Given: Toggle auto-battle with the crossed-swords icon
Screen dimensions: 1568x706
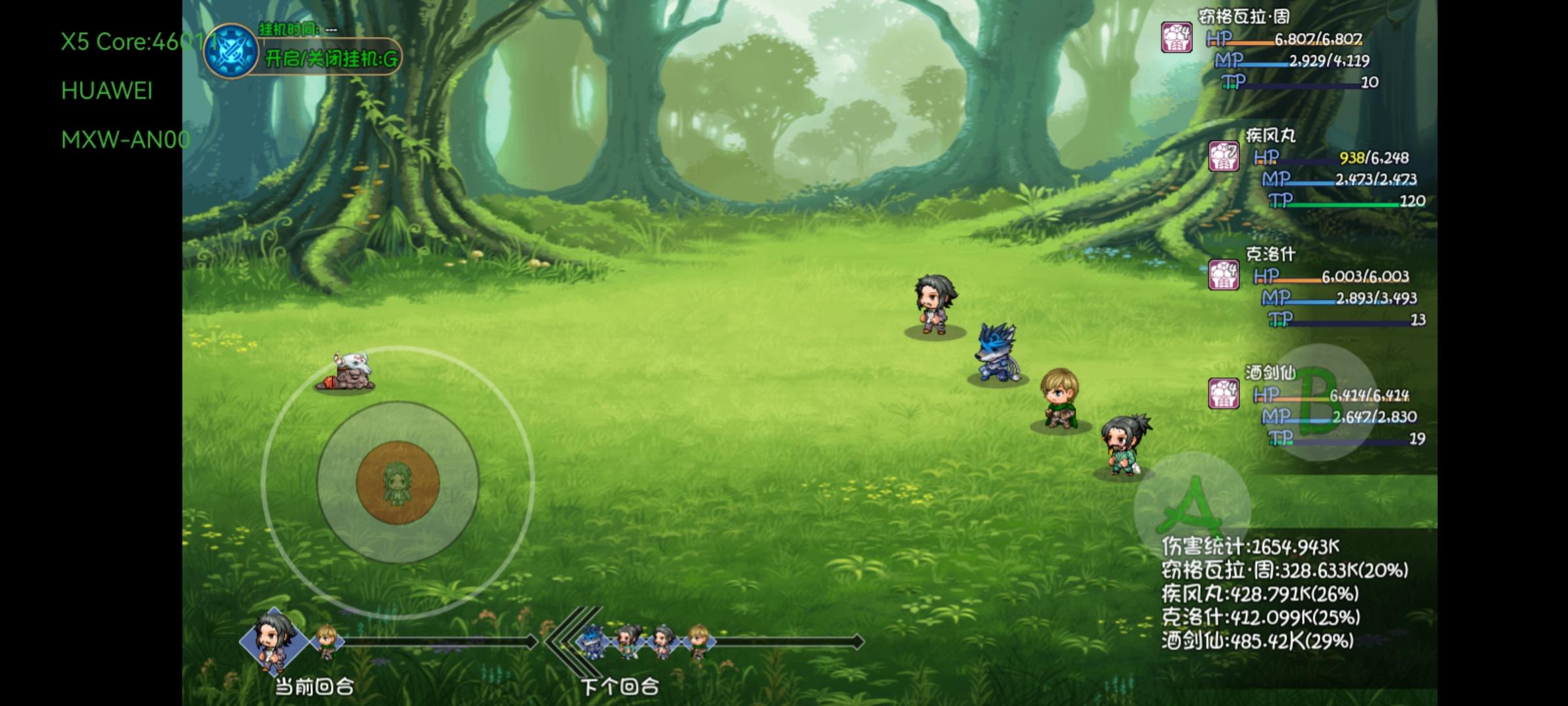Looking at the screenshot, I should click(231, 50).
